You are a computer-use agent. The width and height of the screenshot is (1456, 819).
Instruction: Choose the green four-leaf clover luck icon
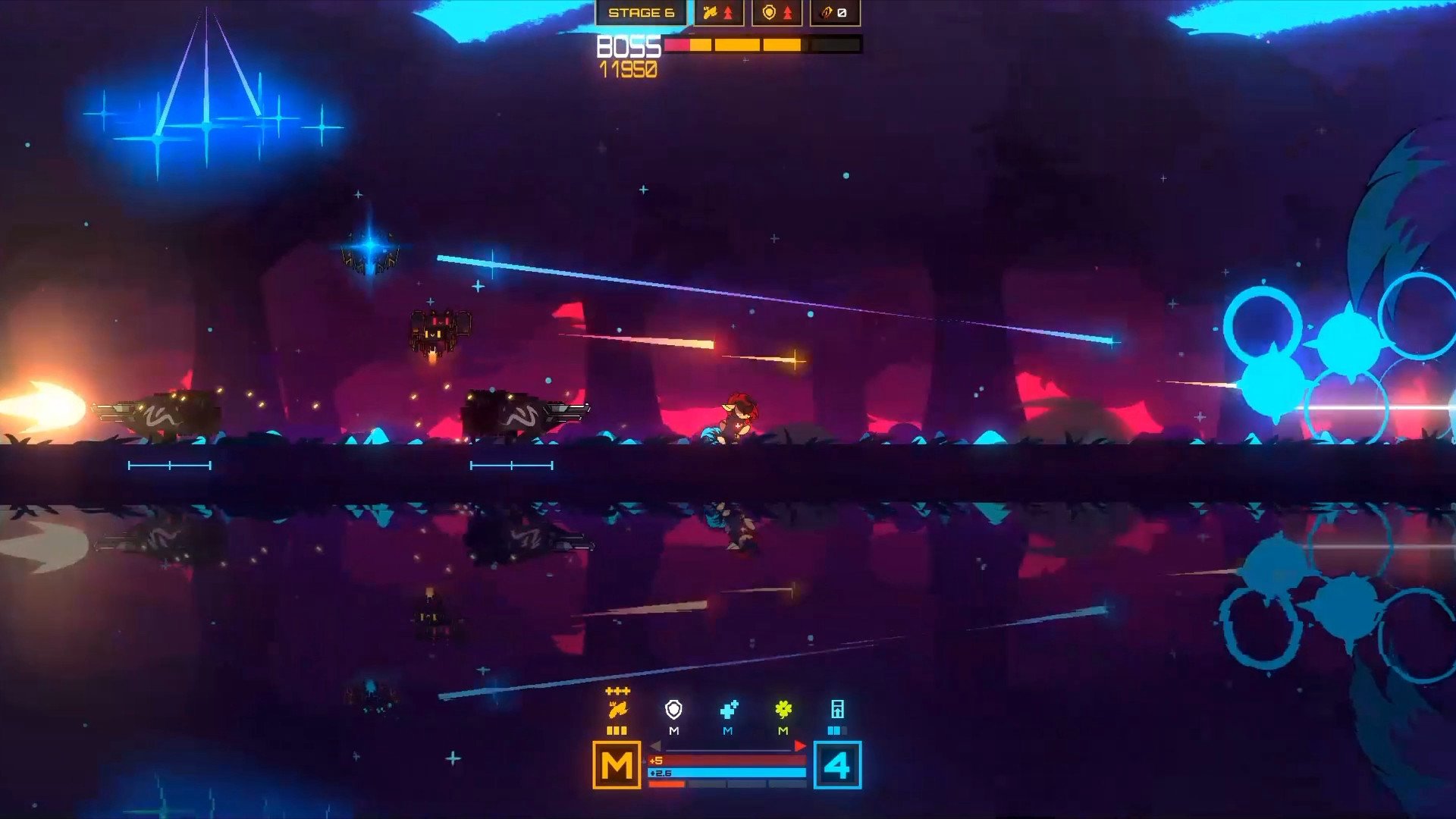coord(783,710)
